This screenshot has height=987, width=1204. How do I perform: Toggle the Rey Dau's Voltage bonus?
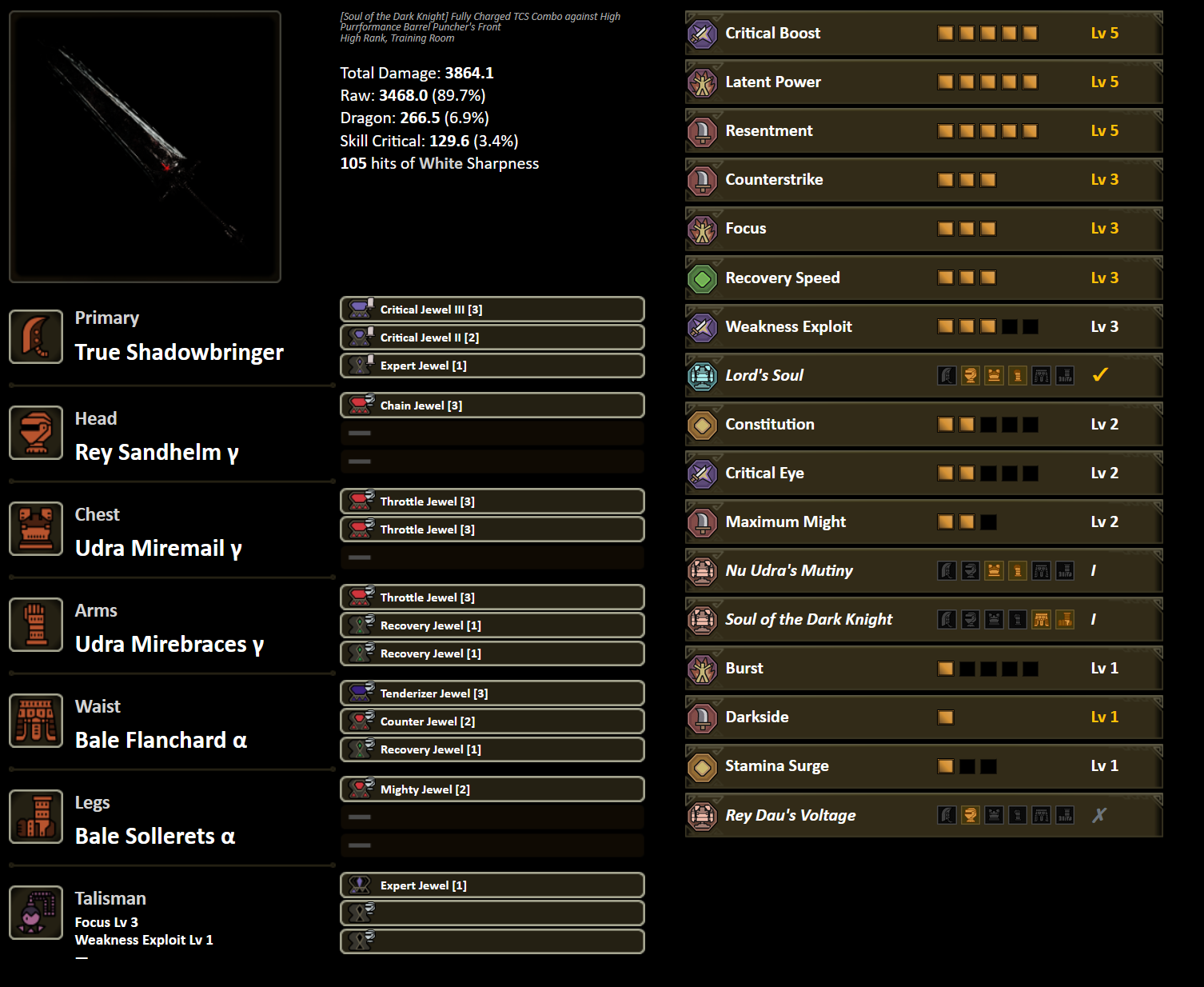pyautogui.click(x=1100, y=815)
